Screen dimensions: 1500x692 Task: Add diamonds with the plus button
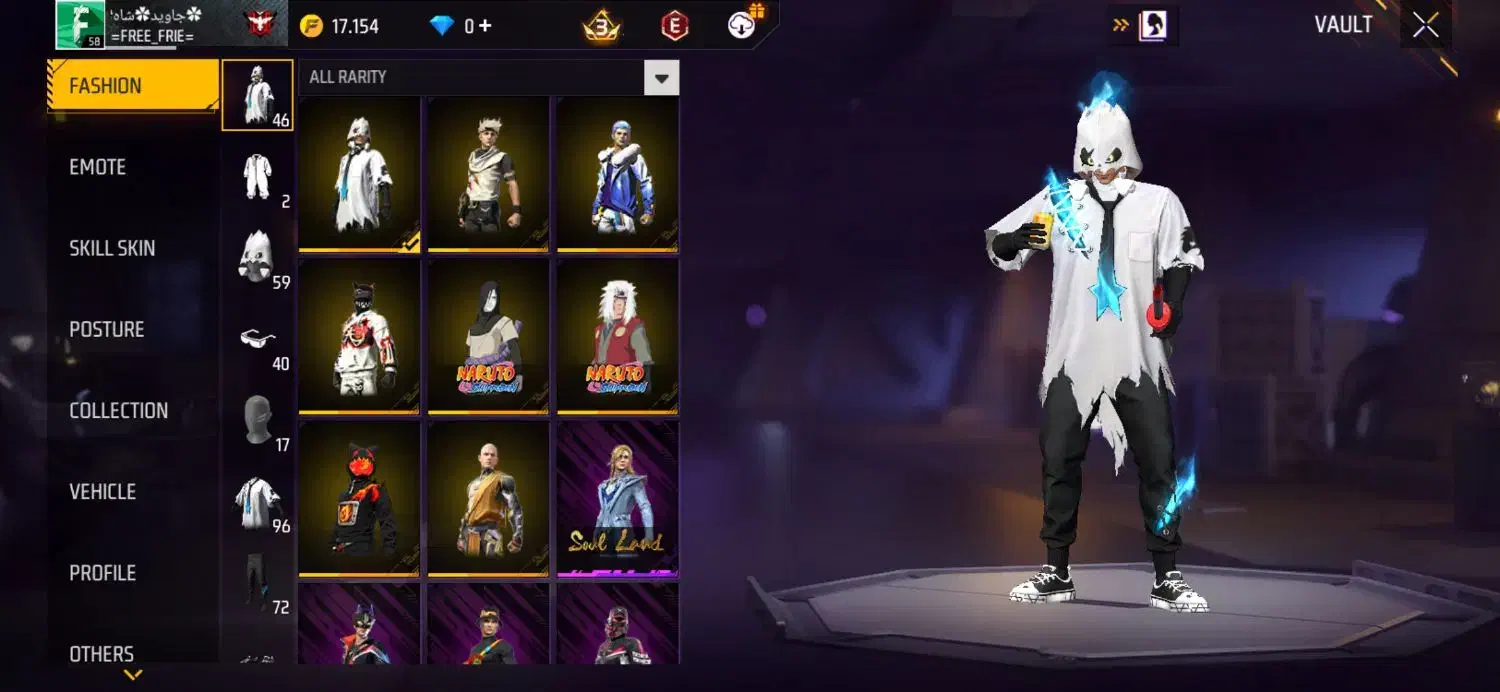click(x=485, y=26)
